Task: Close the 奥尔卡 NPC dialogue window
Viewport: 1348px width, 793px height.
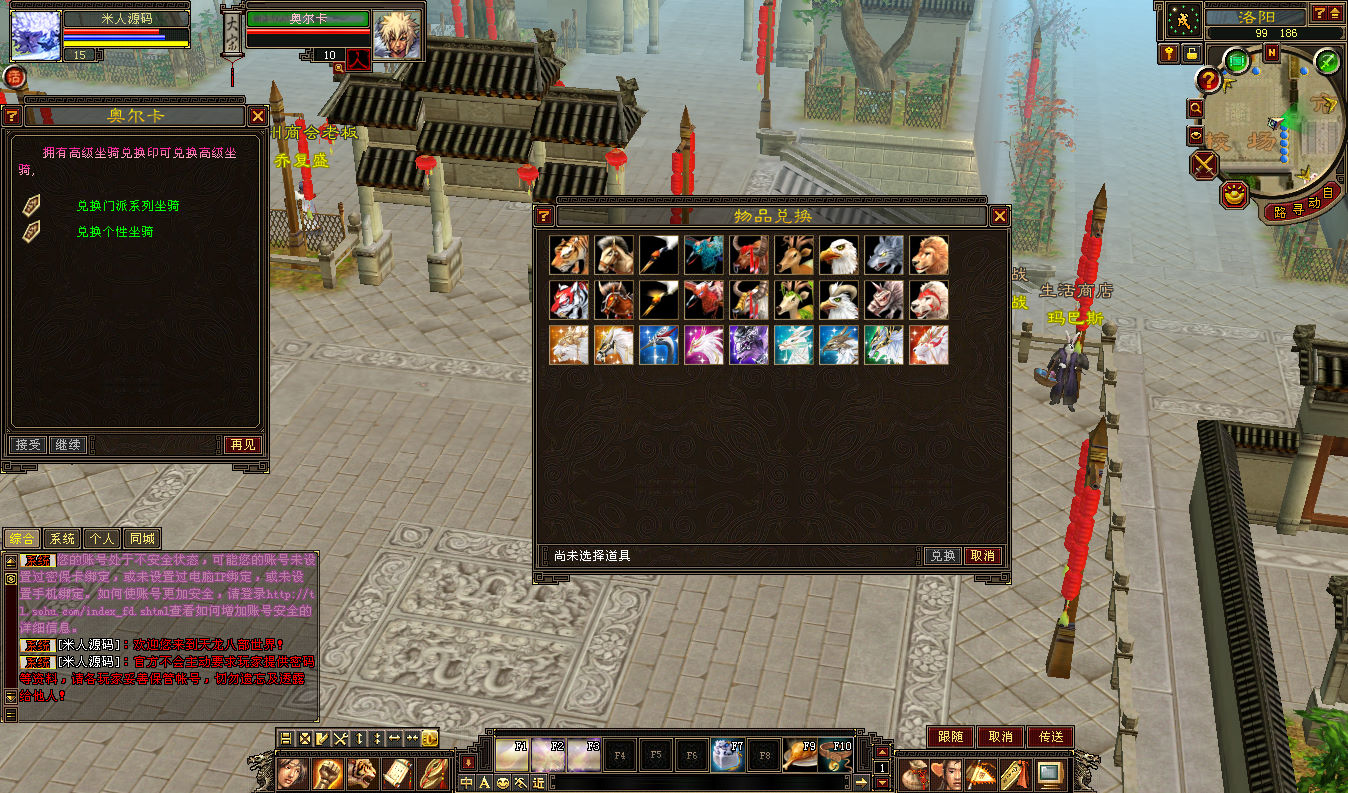Action: point(256,116)
